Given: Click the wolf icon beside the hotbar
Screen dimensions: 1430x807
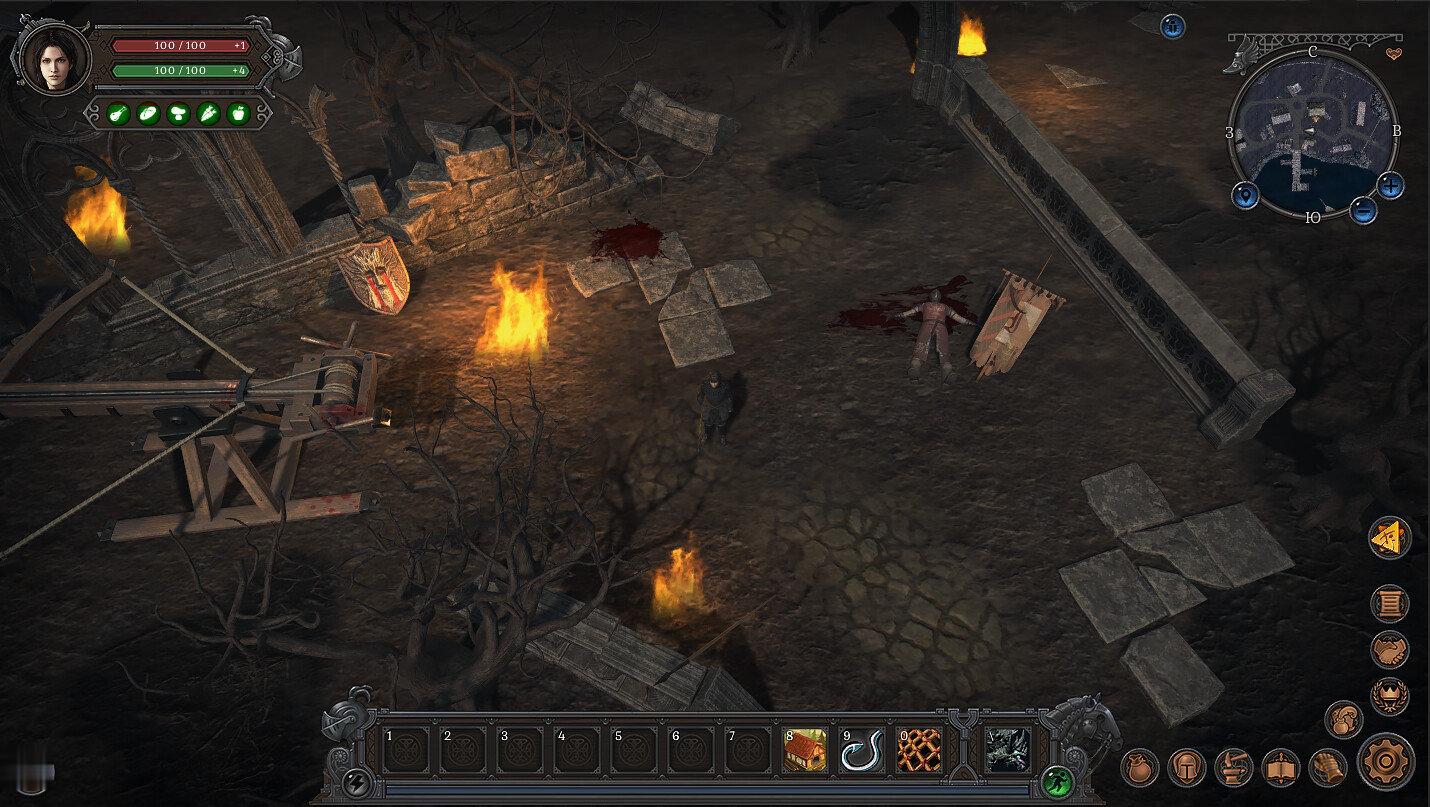Looking at the screenshot, I should [x=1007, y=750].
